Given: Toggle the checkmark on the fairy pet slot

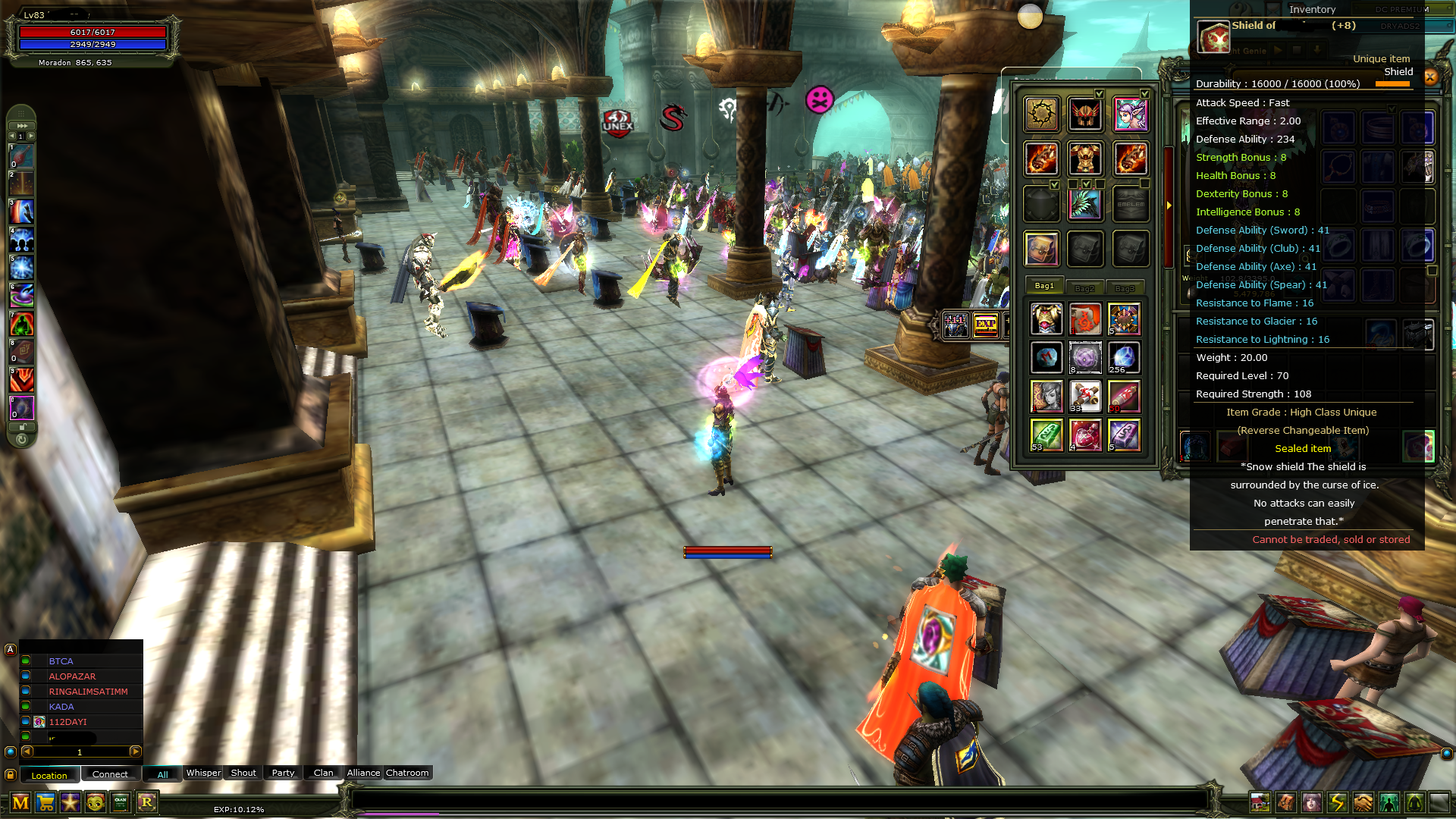Looking at the screenshot, I should tap(1145, 93).
